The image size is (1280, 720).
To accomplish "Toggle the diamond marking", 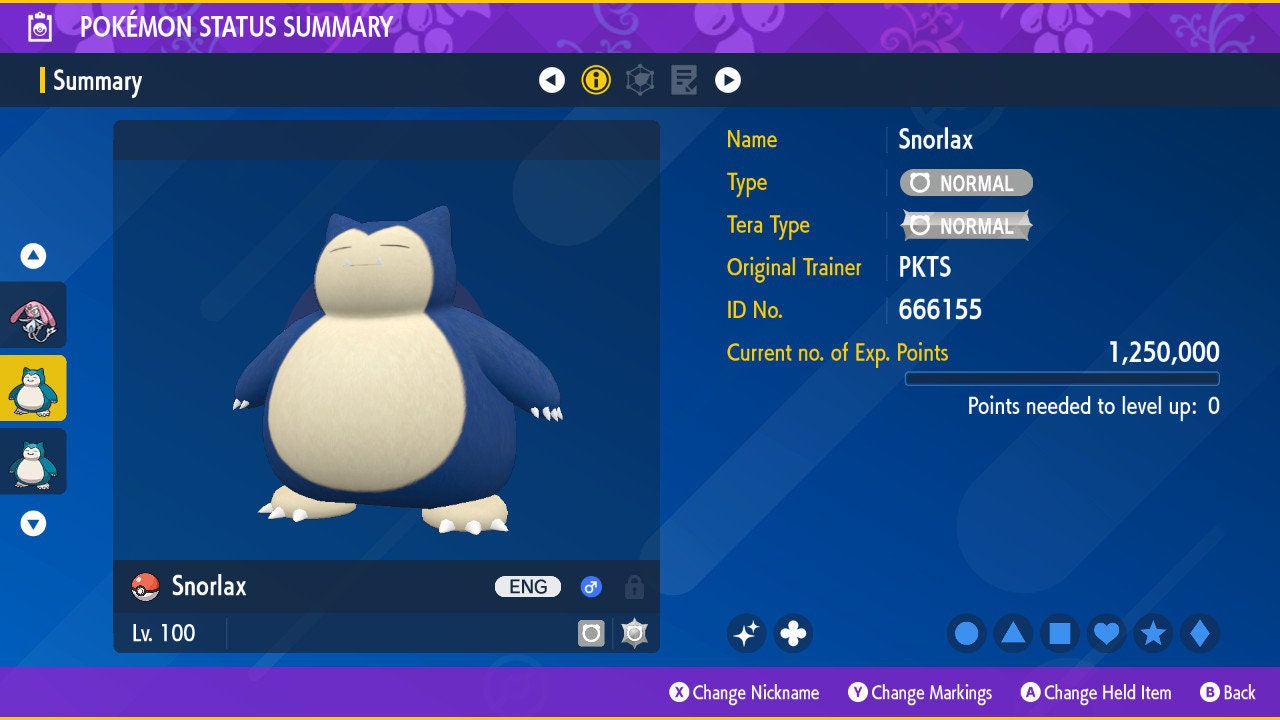I will tap(1200, 633).
